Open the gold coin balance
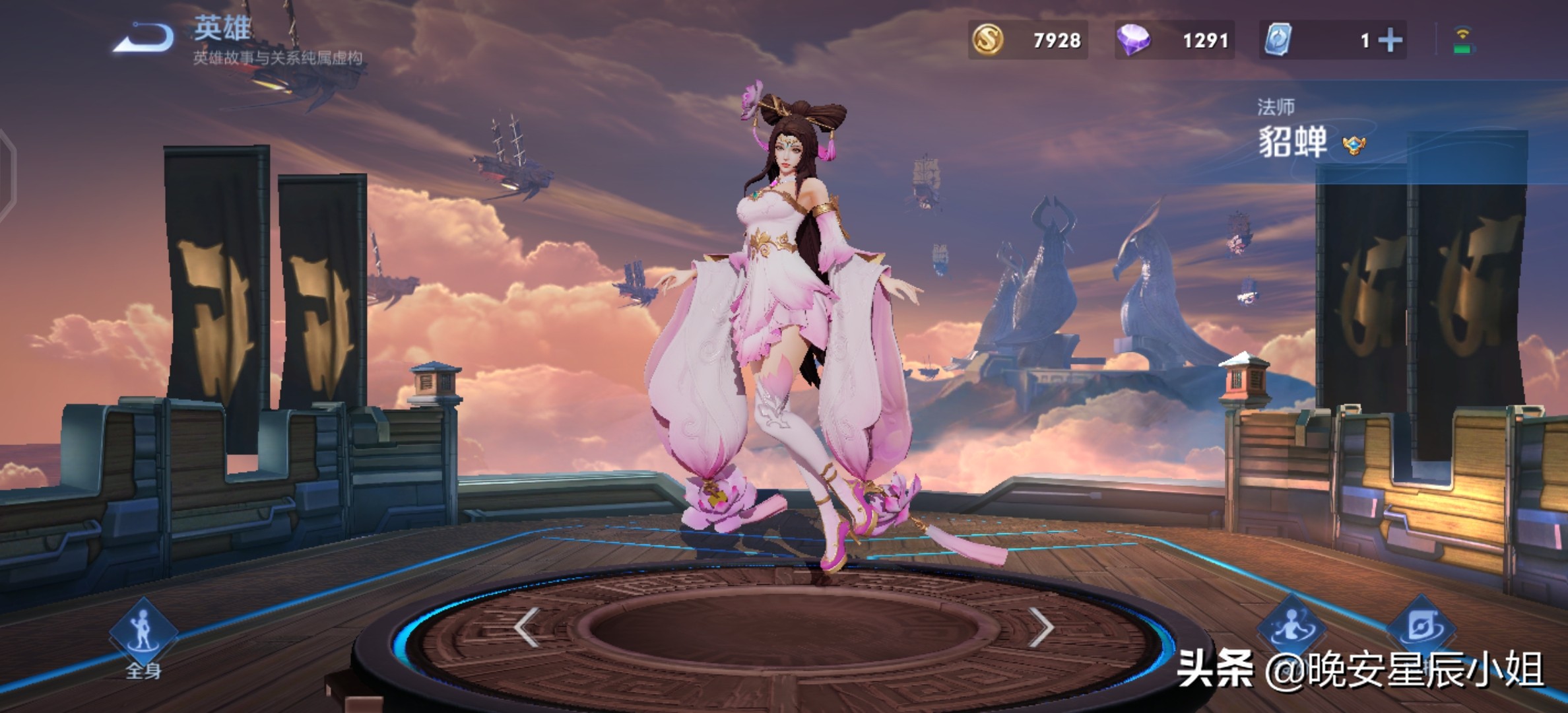The image size is (1568, 713). (1027, 40)
